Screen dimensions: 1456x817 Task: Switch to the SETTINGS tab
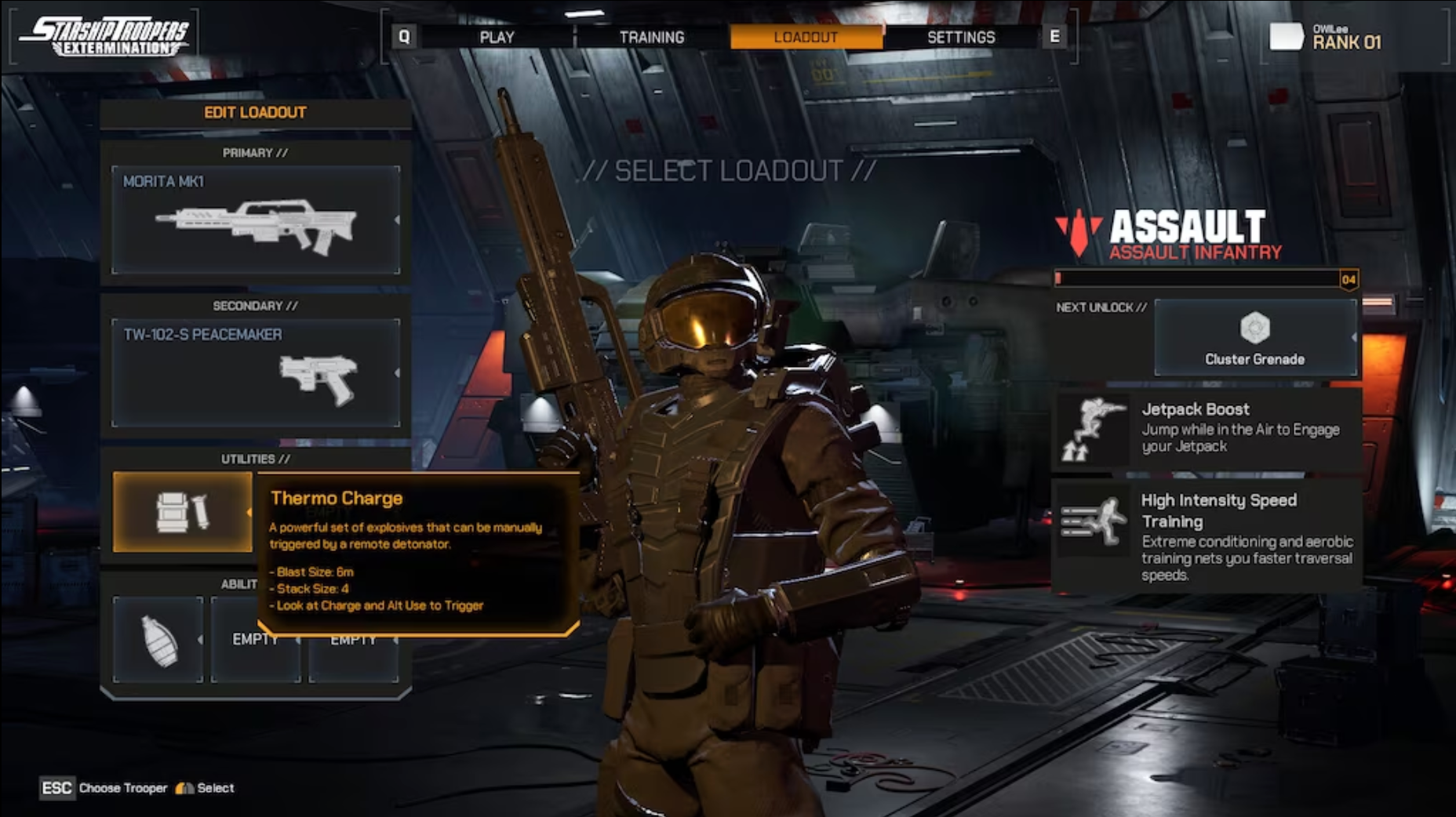coord(961,36)
